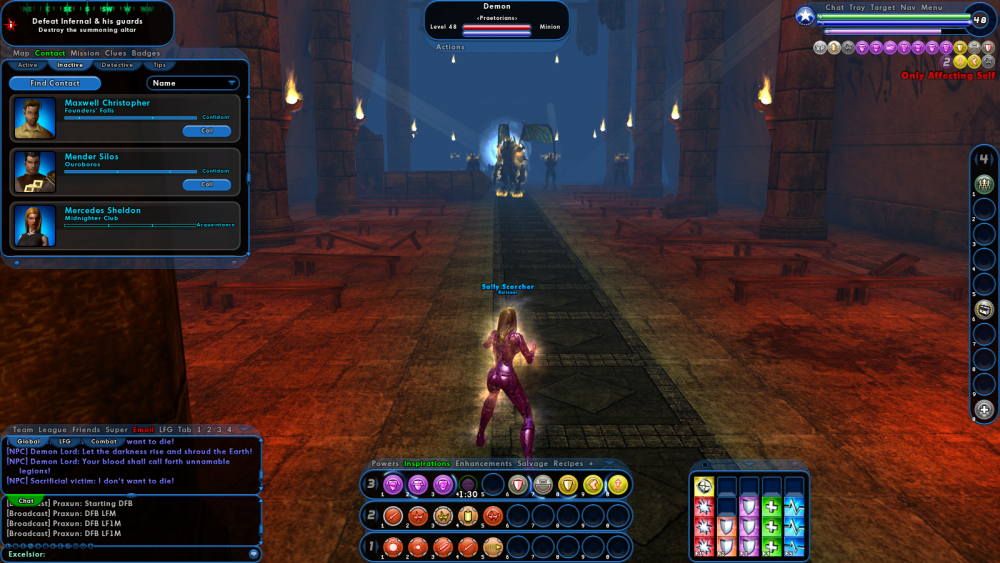Viewport: 1000px width, 563px height.
Task: Use the yellow crosshair inspiration
Action: tap(704, 486)
